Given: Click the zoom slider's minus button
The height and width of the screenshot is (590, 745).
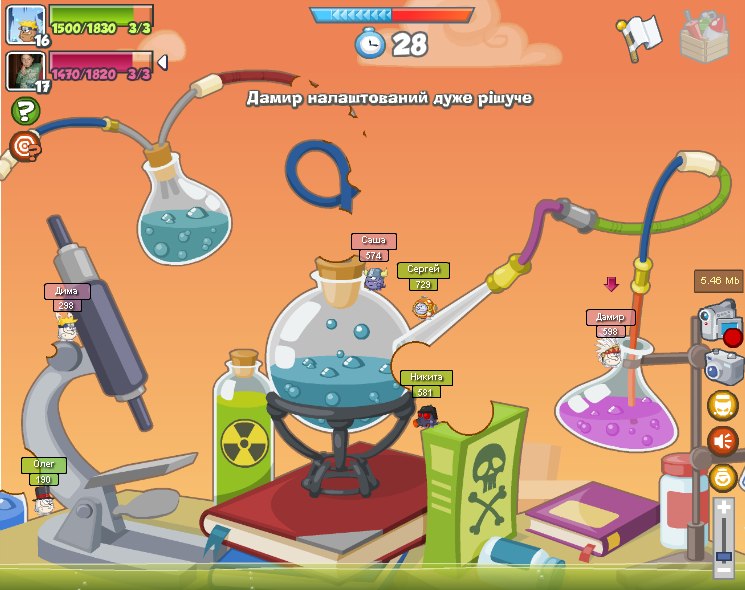Looking at the screenshot, I should coord(723,570).
